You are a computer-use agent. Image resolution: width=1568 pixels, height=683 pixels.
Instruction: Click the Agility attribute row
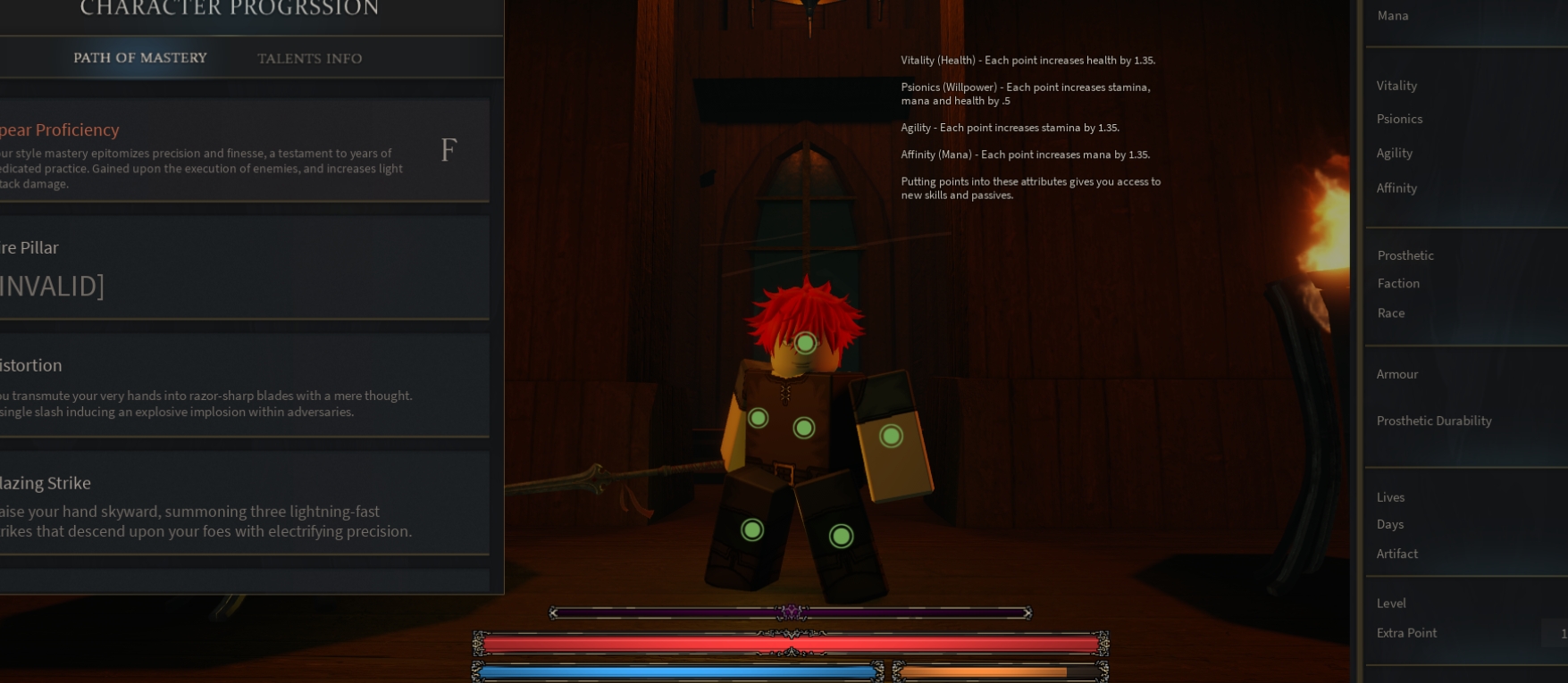point(1395,154)
